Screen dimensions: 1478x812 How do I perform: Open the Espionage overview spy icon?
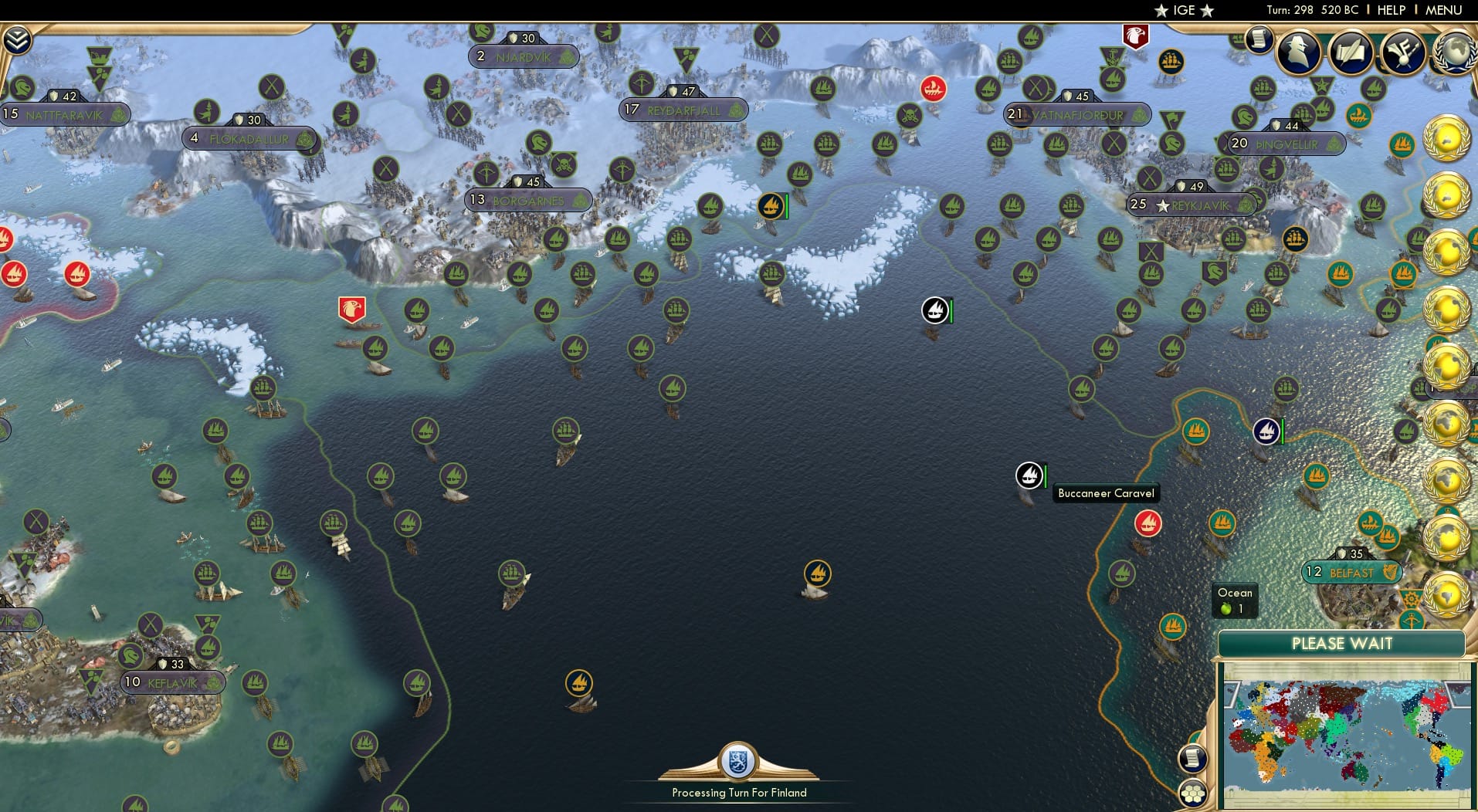tap(1298, 52)
